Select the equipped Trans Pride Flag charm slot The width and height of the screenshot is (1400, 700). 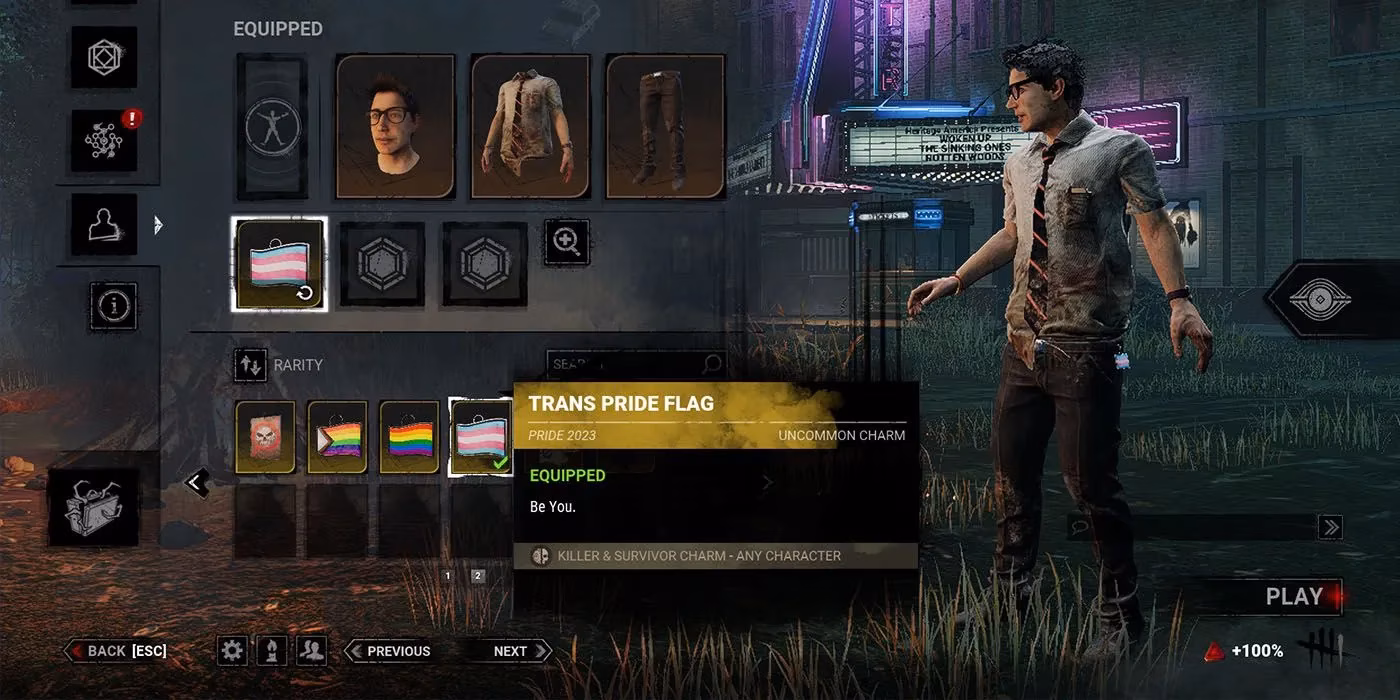[279, 264]
